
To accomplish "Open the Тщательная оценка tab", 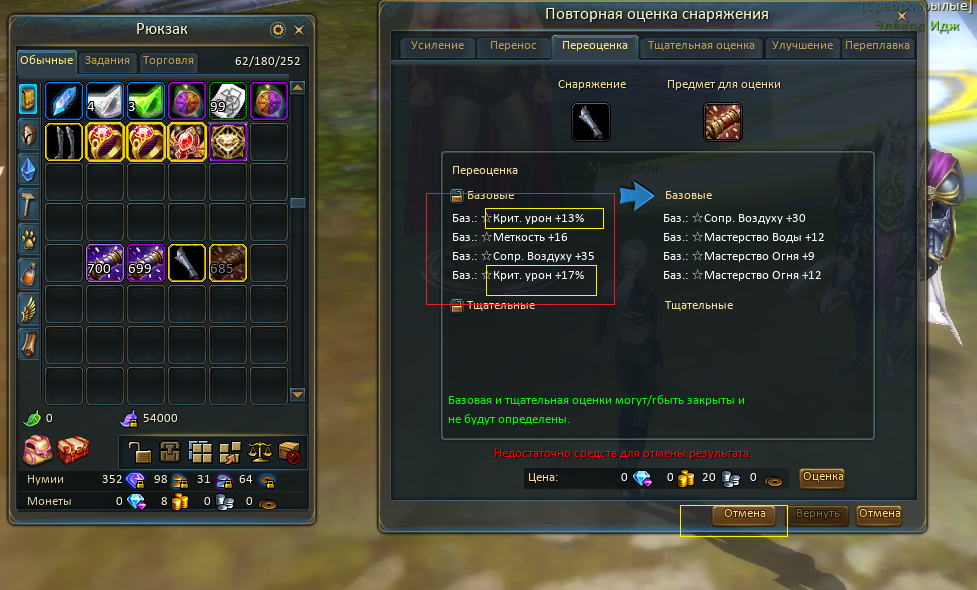I will [x=700, y=46].
